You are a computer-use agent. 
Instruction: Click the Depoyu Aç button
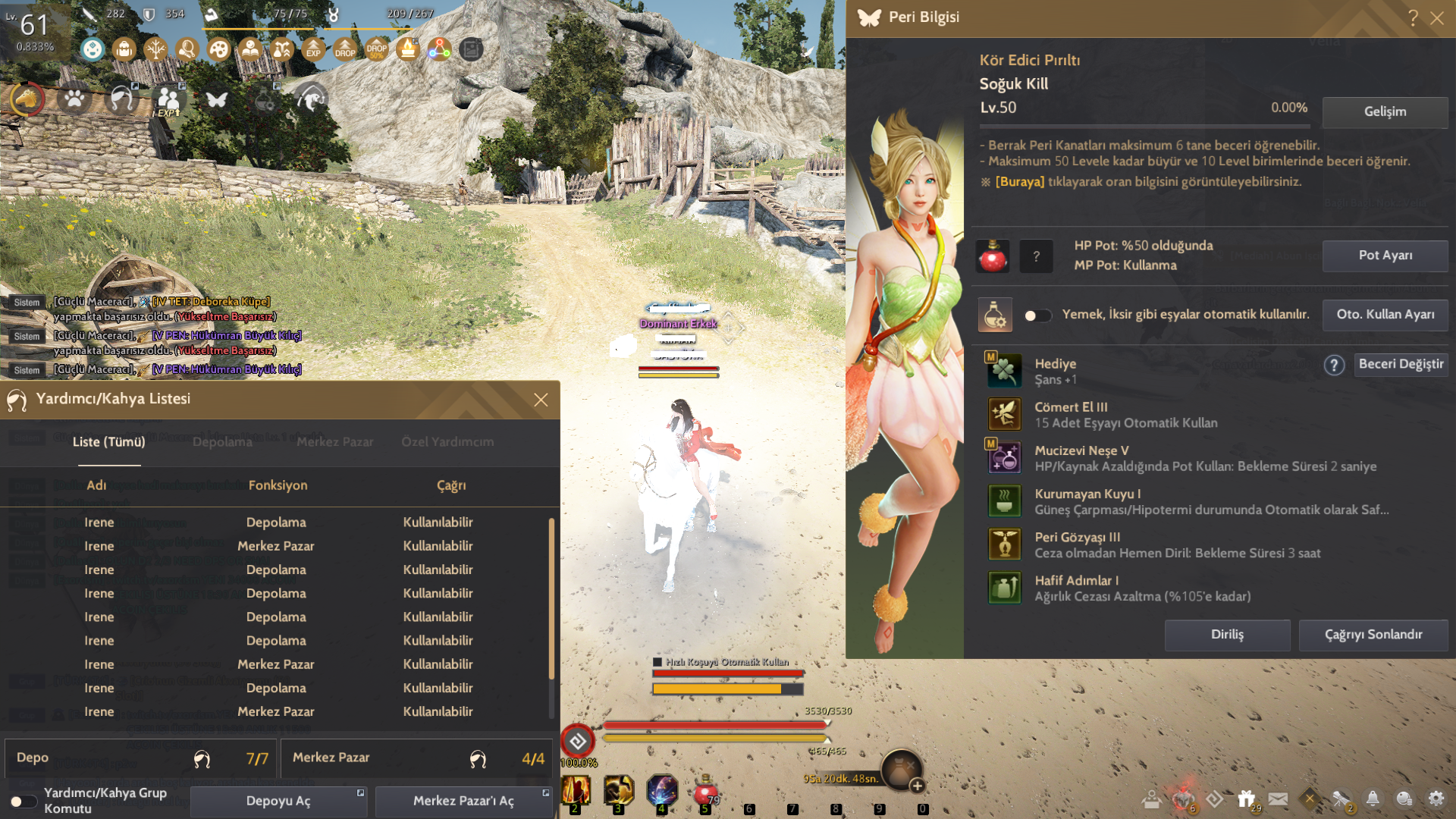click(278, 801)
